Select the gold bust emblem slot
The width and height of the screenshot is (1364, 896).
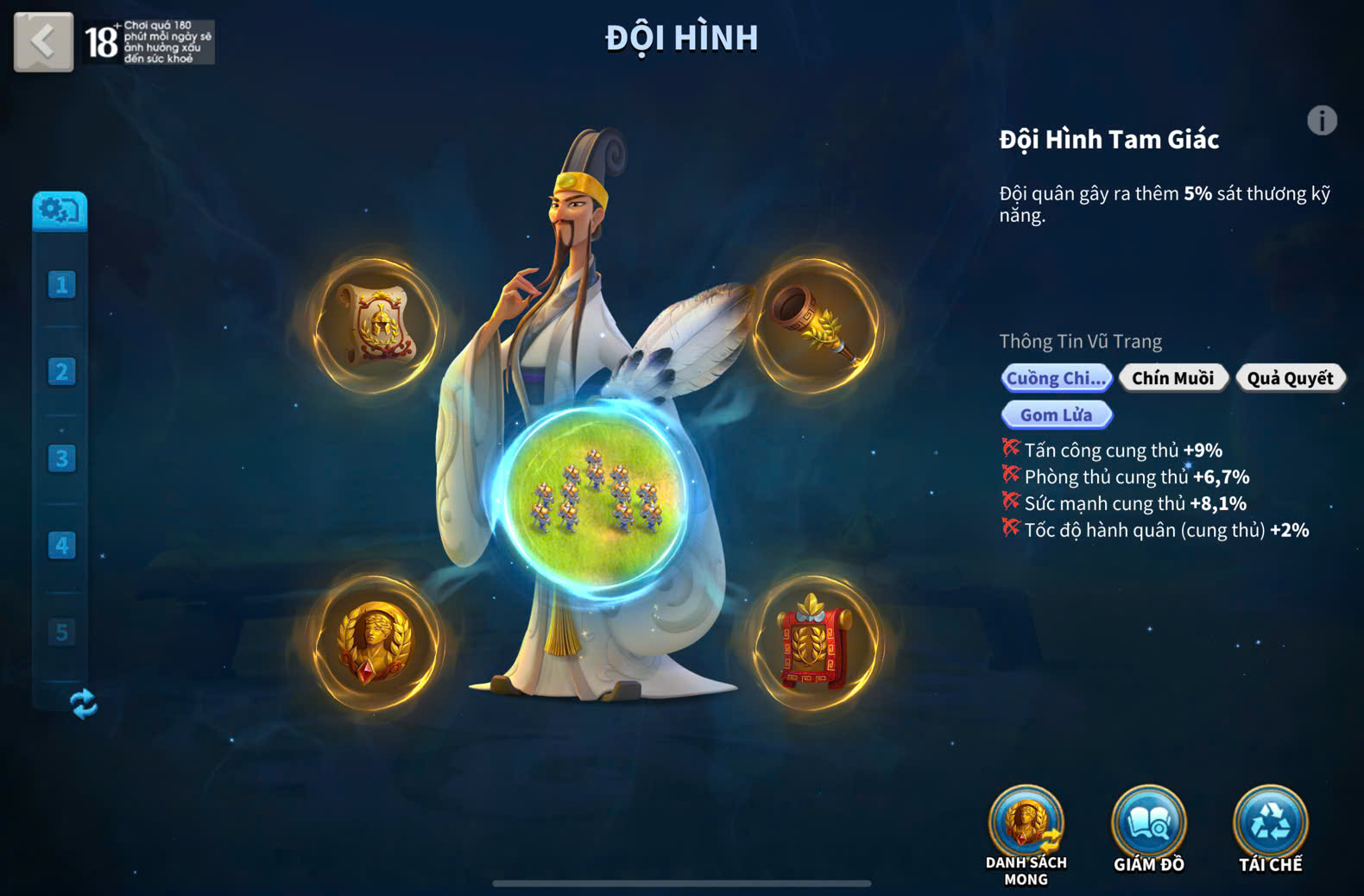(x=376, y=643)
